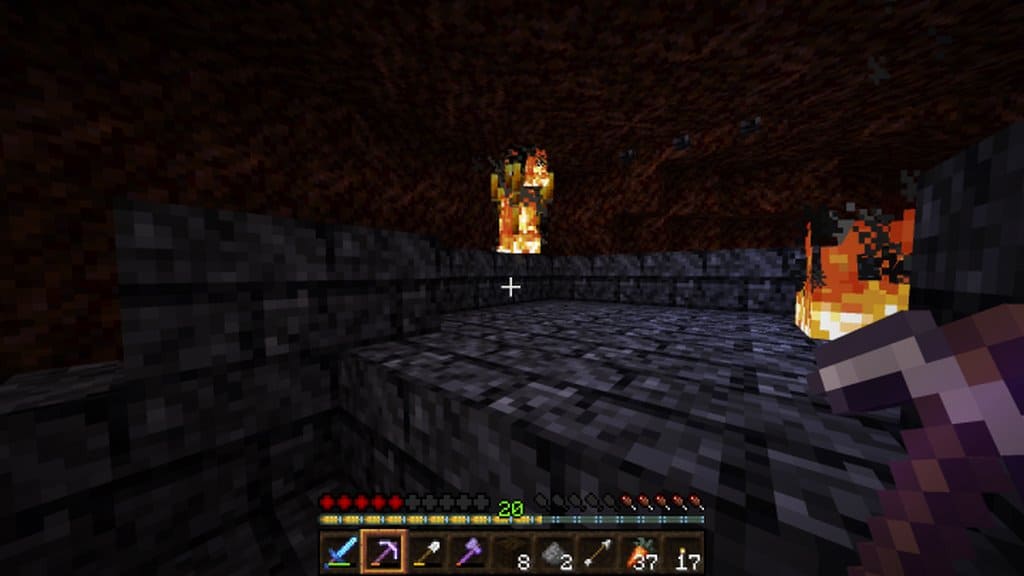Choose the carrot stack of 37

(x=640, y=552)
